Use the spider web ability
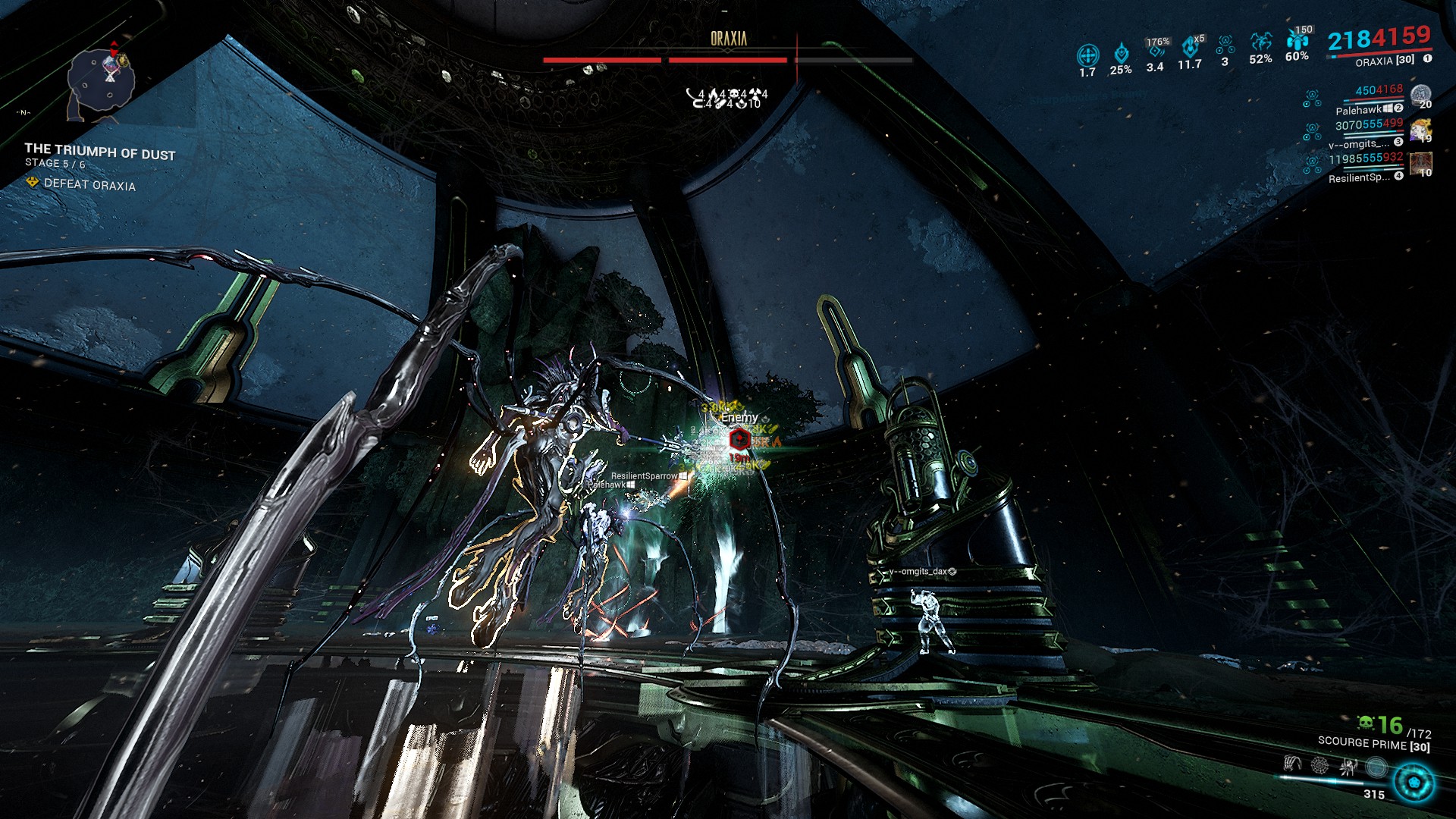Viewport: 1456px width, 819px height. 1319,766
